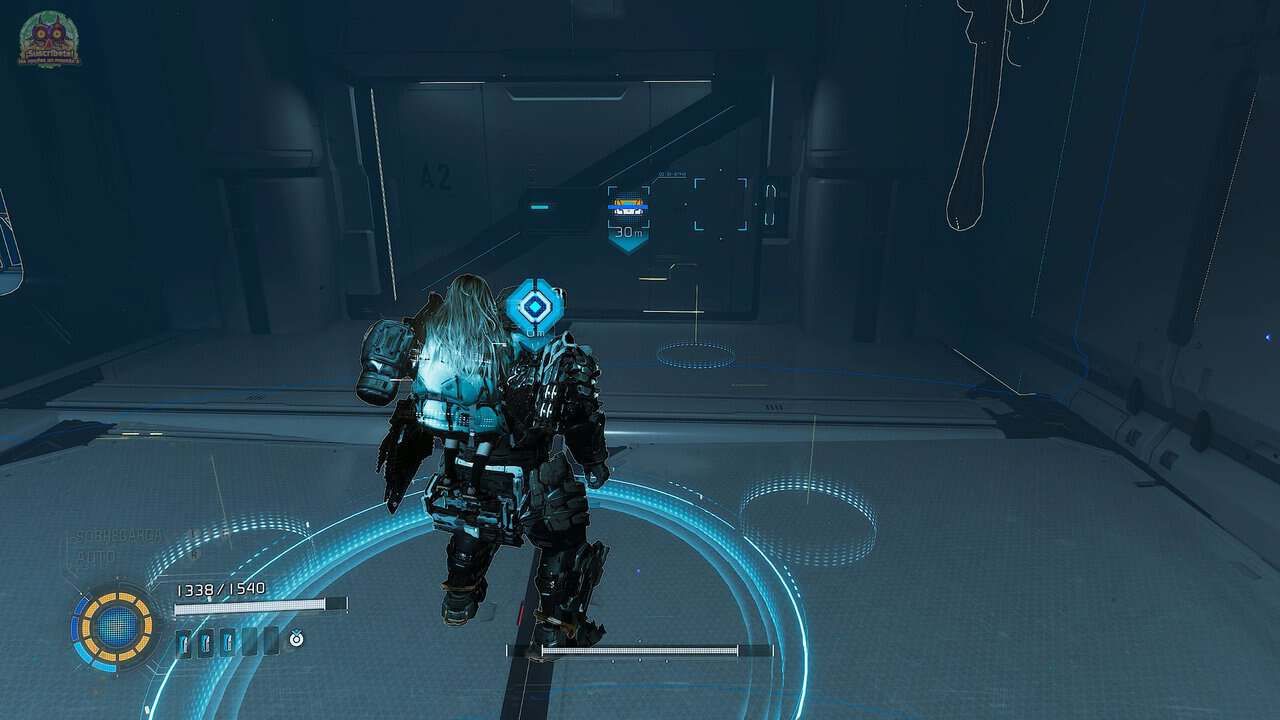This screenshot has width=1280, height=720.
Task: Open the Suscríbete channel logo overlay
Action: (49, 40)
